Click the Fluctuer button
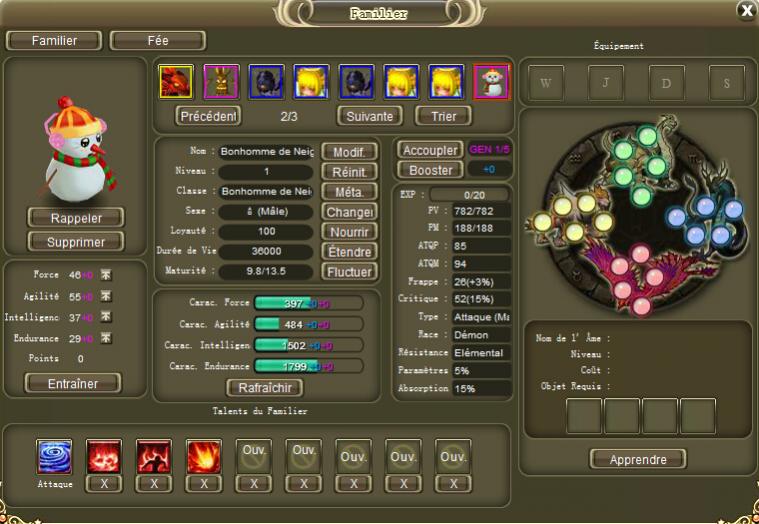Viewport: 759px width, 524px height. tap(349, 272)
